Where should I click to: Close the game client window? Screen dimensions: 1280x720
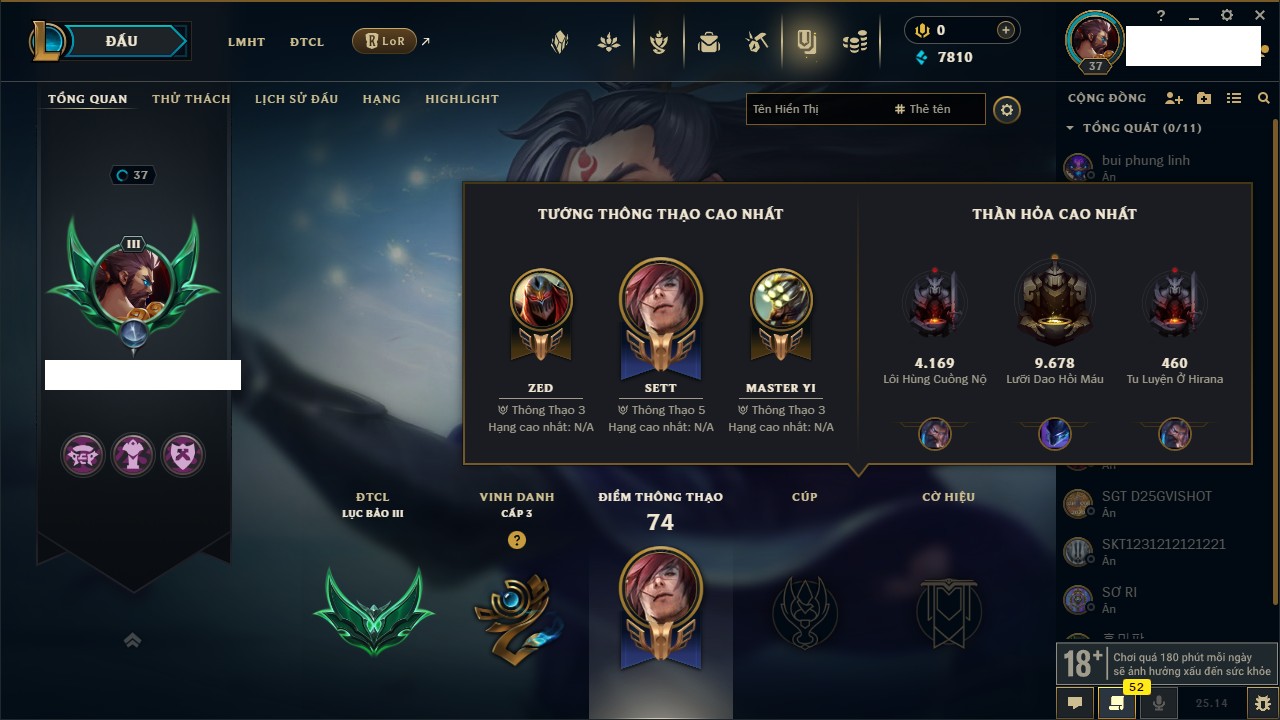(x=1259, y=16)
